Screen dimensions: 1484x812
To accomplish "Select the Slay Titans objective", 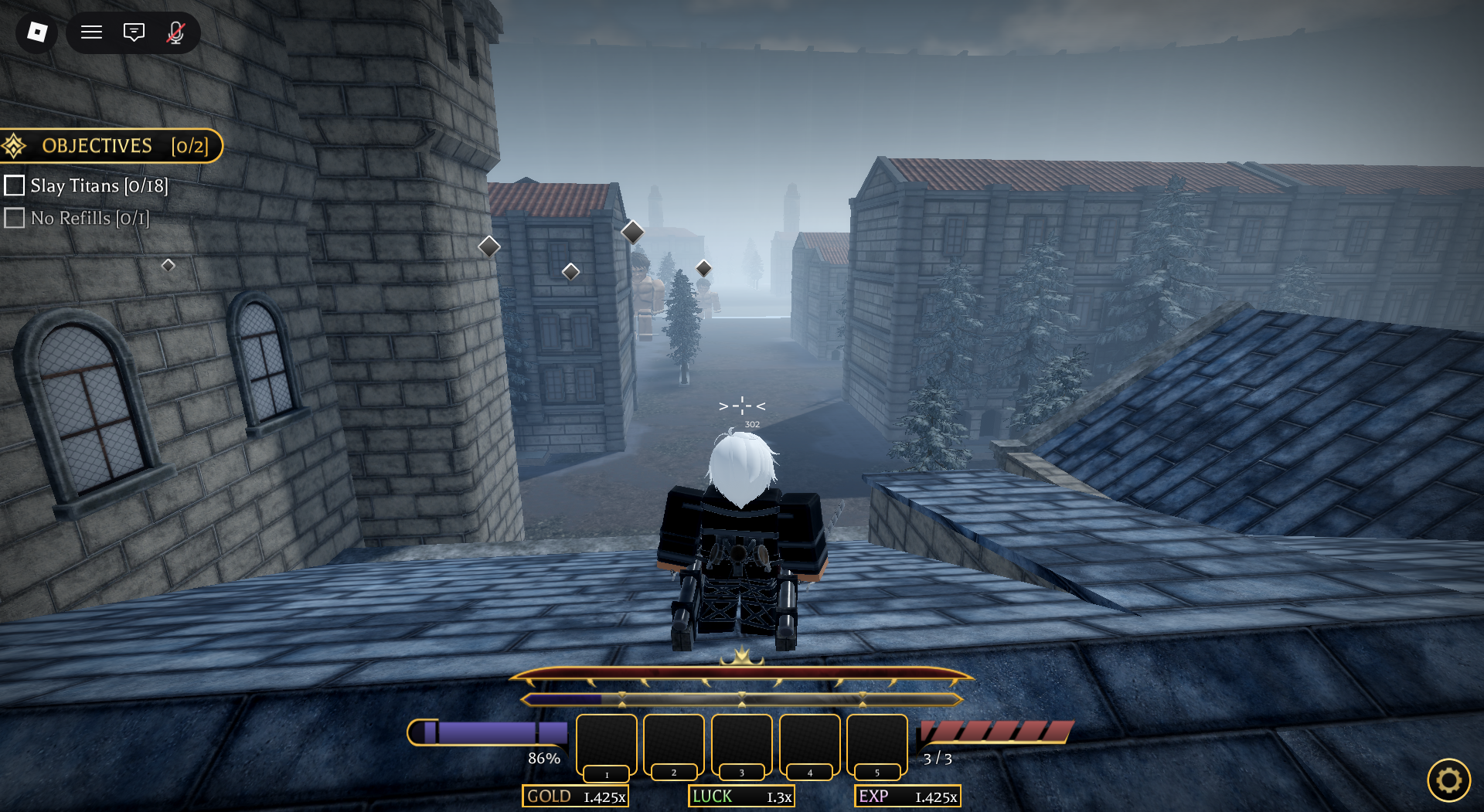I will click(x=87, y=186).
